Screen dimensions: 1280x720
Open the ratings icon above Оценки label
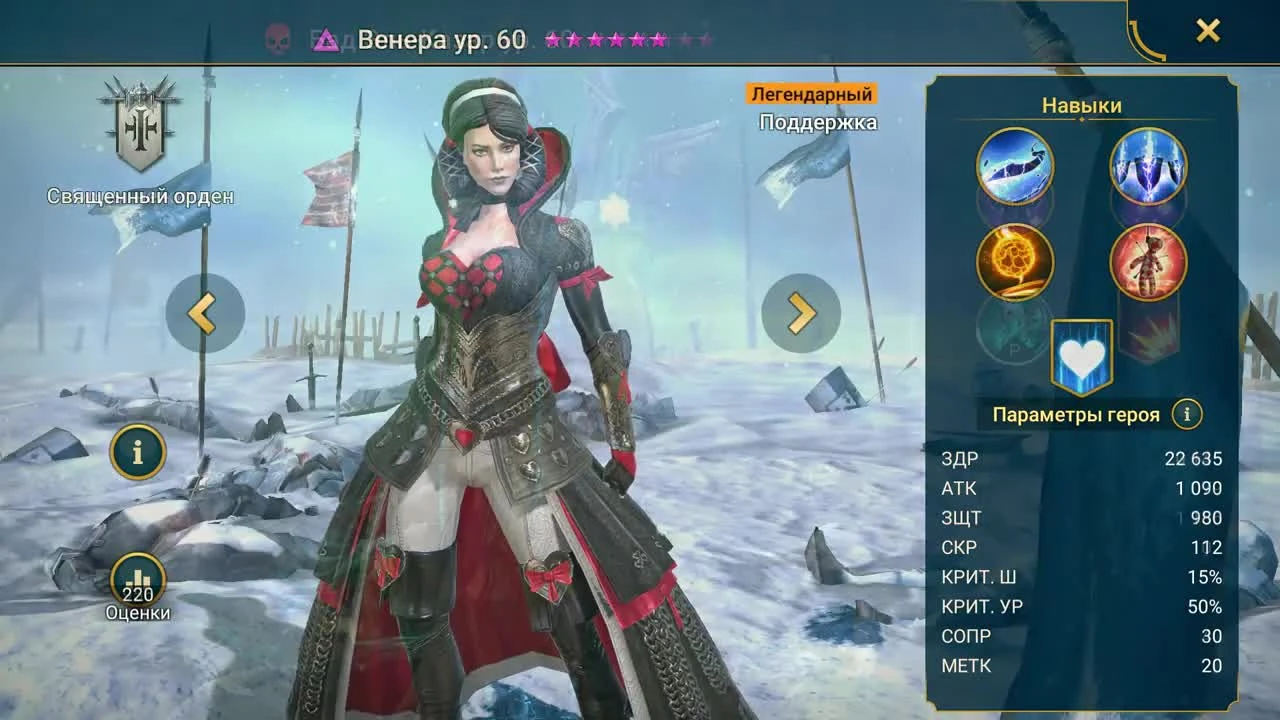(138, 578)
